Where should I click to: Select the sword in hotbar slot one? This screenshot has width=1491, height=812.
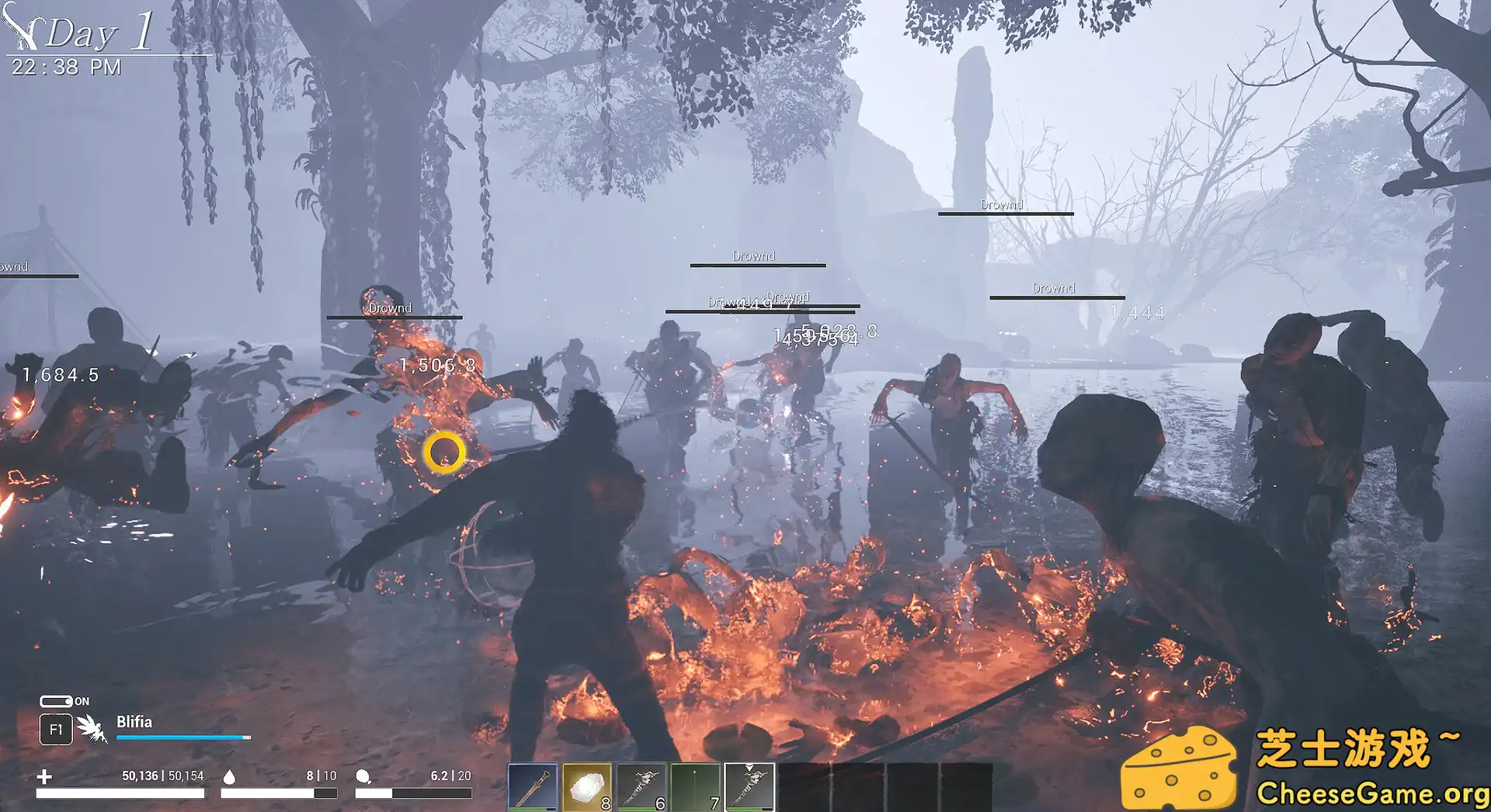pos(532,786)
